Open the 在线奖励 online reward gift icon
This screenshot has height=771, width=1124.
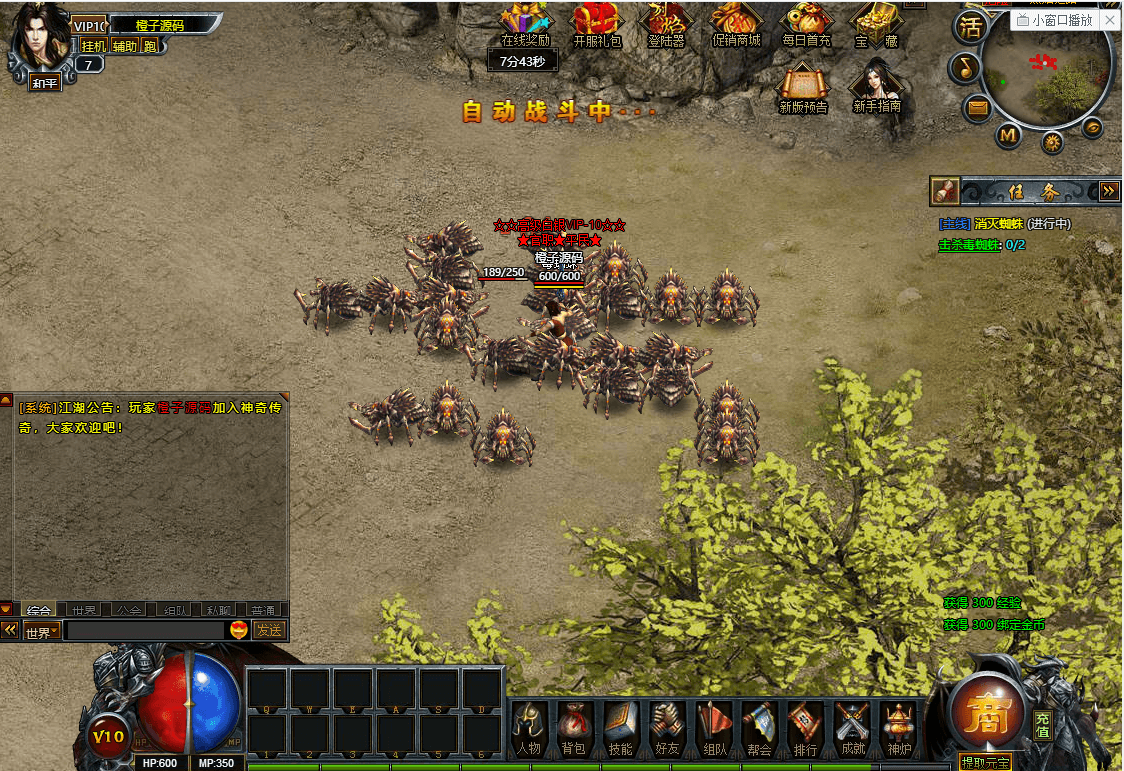525,24
